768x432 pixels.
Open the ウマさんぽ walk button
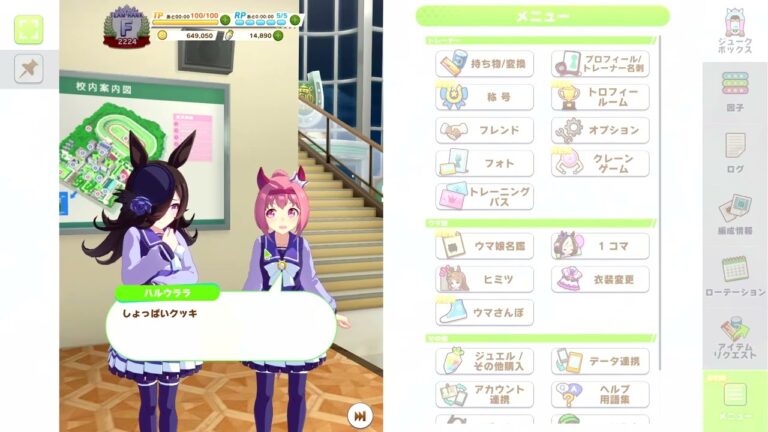(485, 312)
